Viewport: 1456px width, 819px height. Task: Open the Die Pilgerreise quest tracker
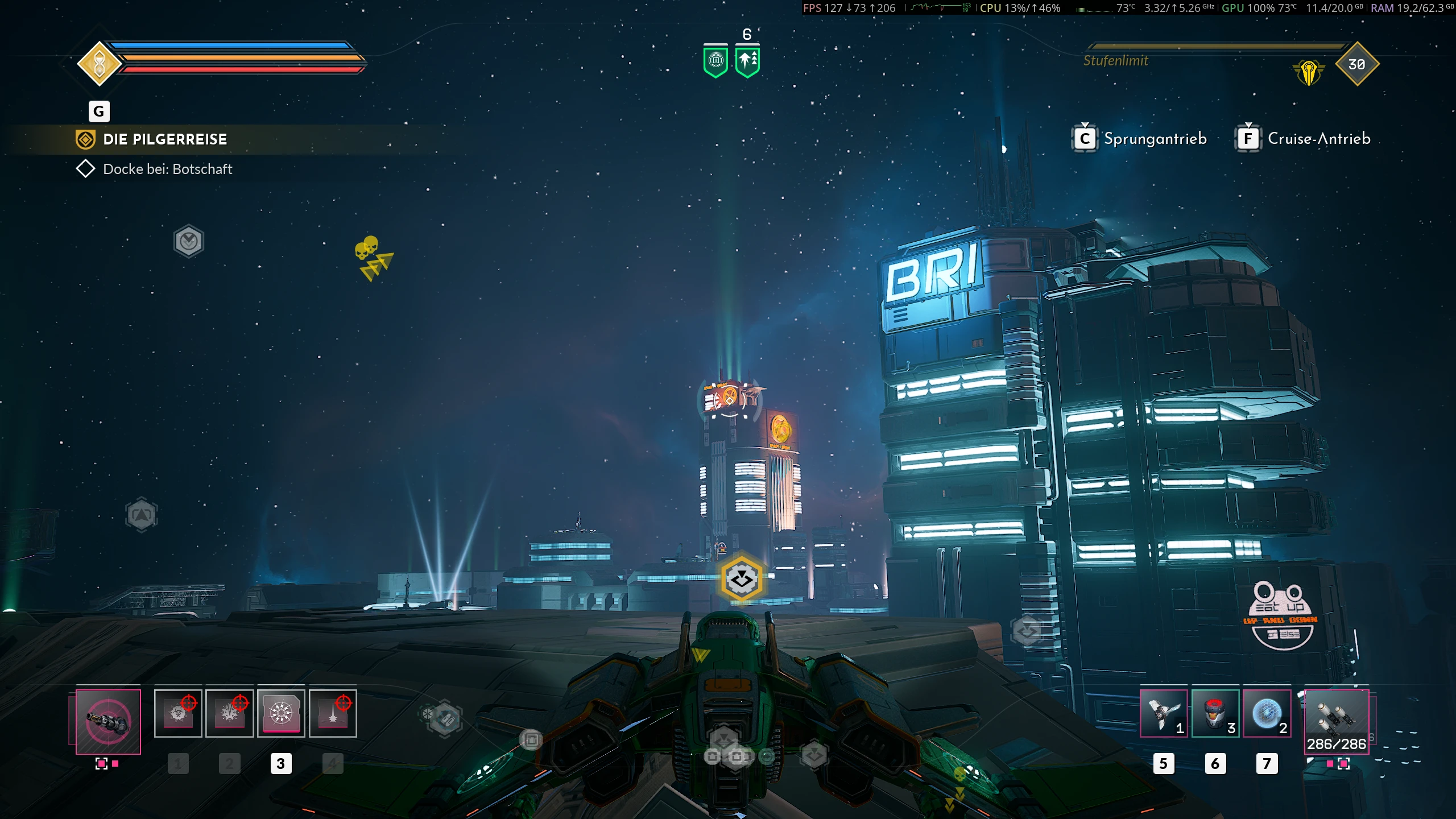point(165,139)
